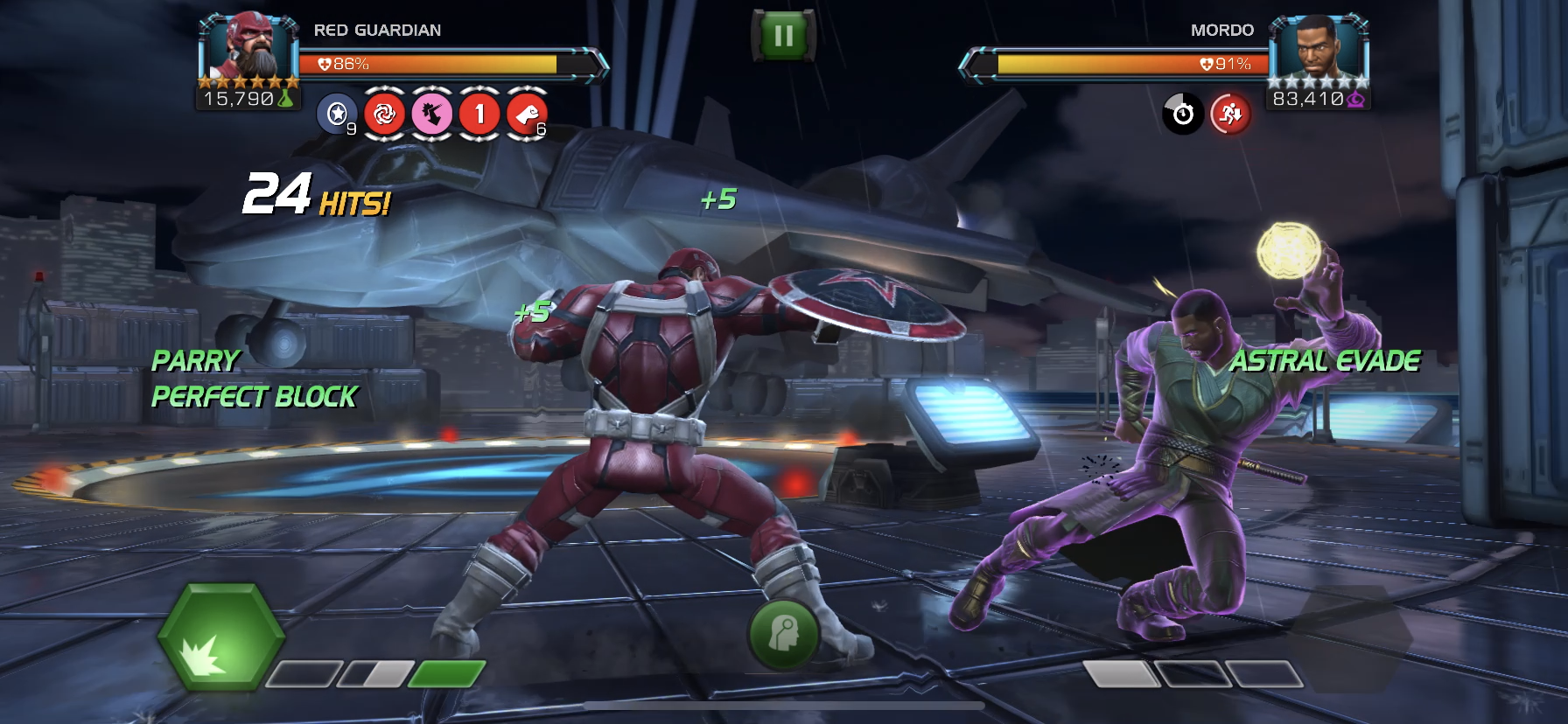Viewport: 1568px width, 724px height.
Task: Inspect Mordo's stopwatch timer icon
Action: pyautogui.click(x=1183, y=114)
